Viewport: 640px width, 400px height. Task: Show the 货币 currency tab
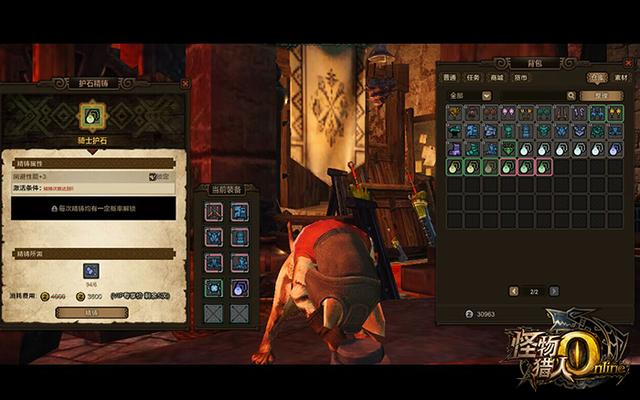click(521, 77)
